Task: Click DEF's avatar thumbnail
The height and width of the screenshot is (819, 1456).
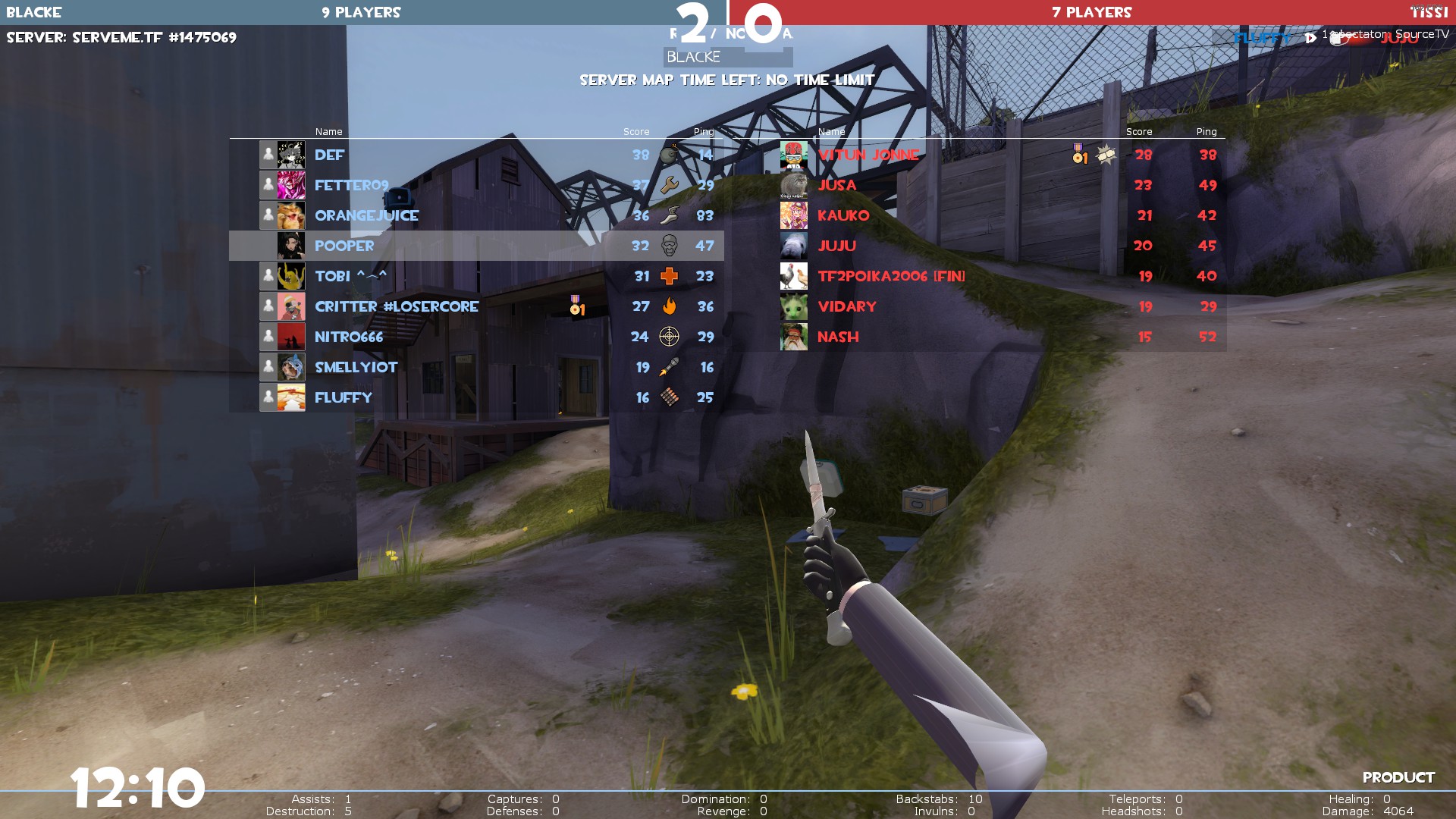Action: pos(291,155)
